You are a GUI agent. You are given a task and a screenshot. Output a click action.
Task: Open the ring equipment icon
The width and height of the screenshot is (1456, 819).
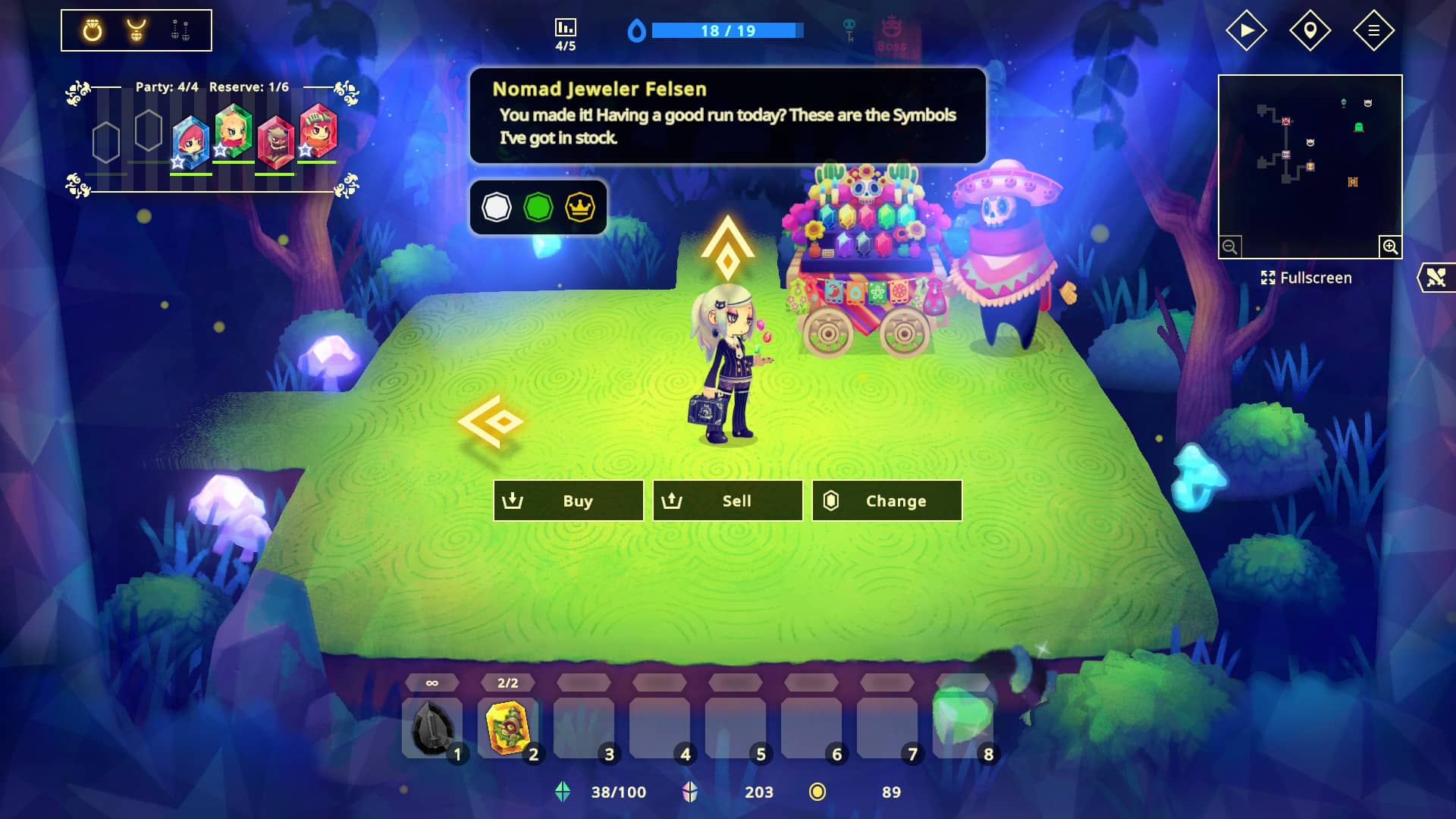[x=93, y=30]
